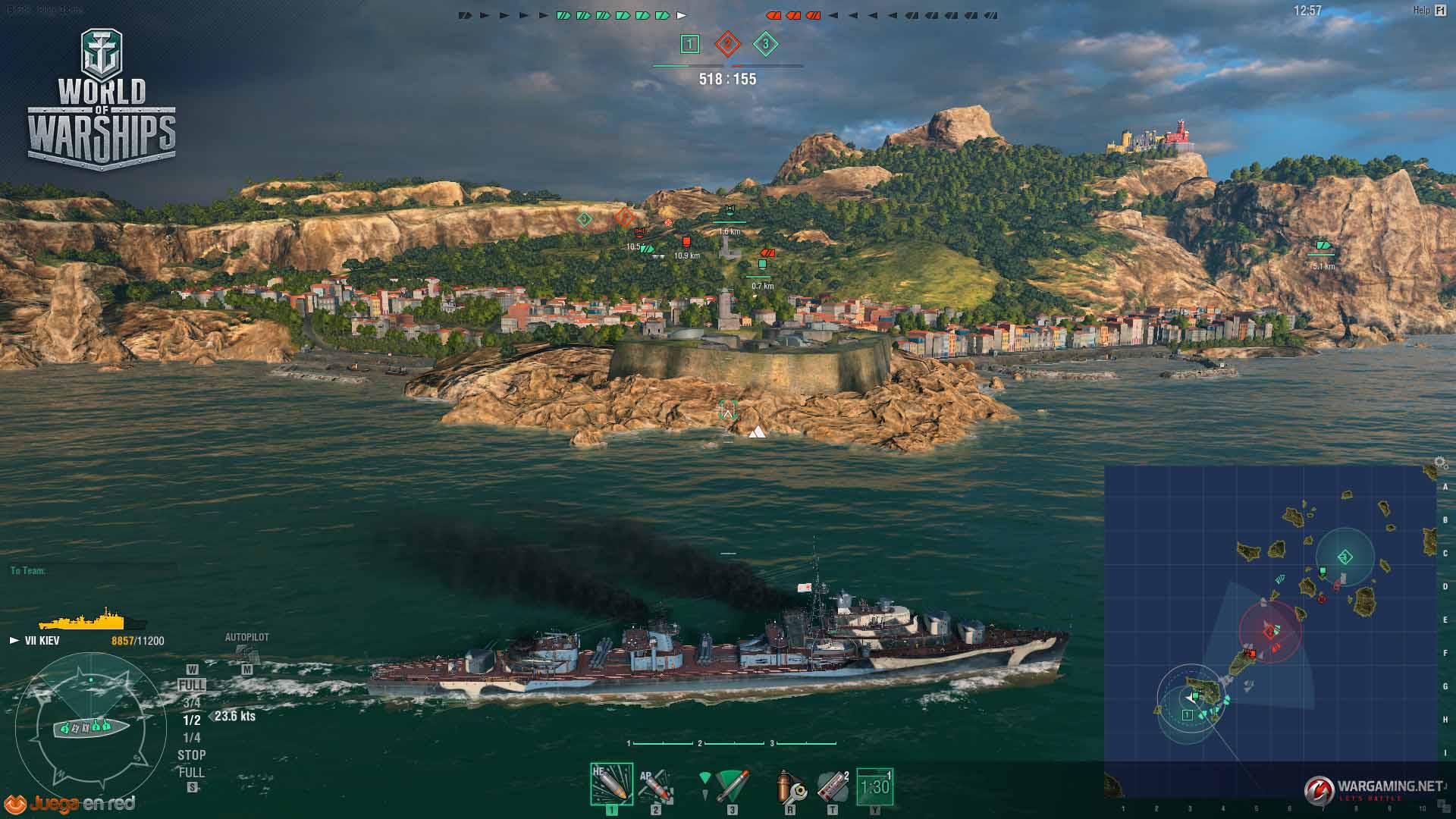
Task: Click the consumable on 1:30 cooldown
Action: [x=874, y=786]
